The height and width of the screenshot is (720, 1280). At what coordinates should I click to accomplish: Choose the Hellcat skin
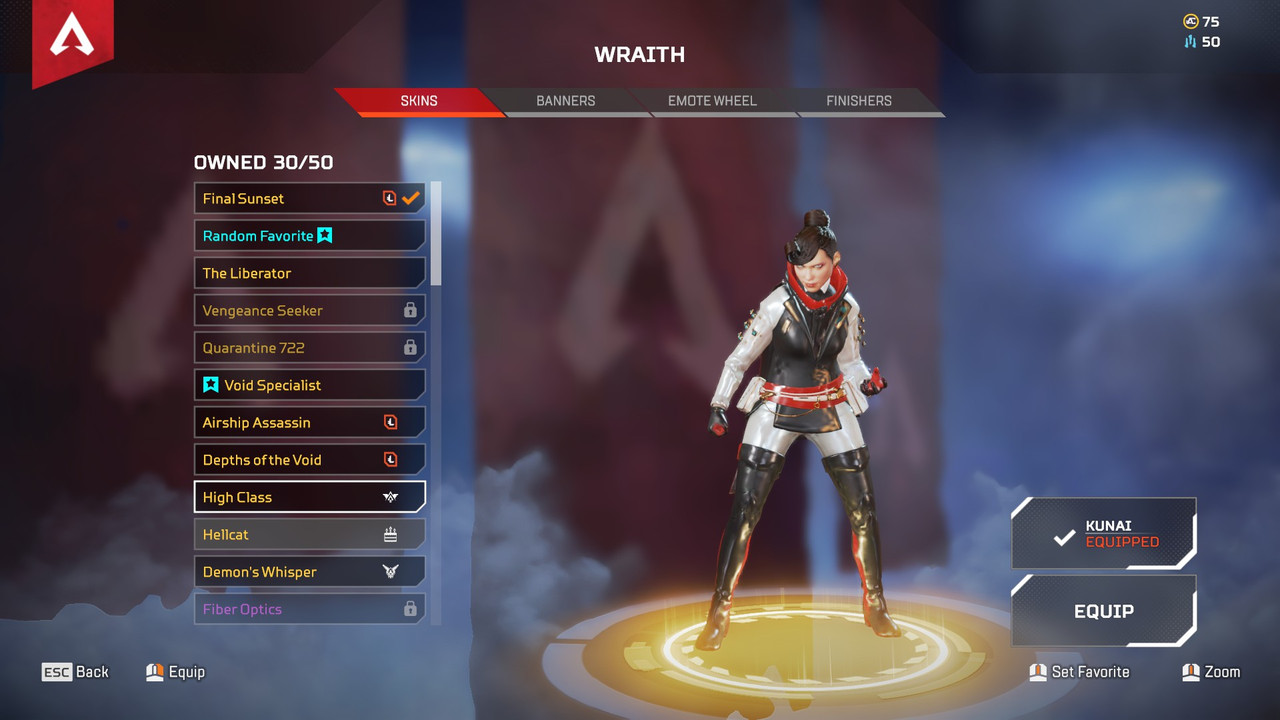(x=309, y=535)
